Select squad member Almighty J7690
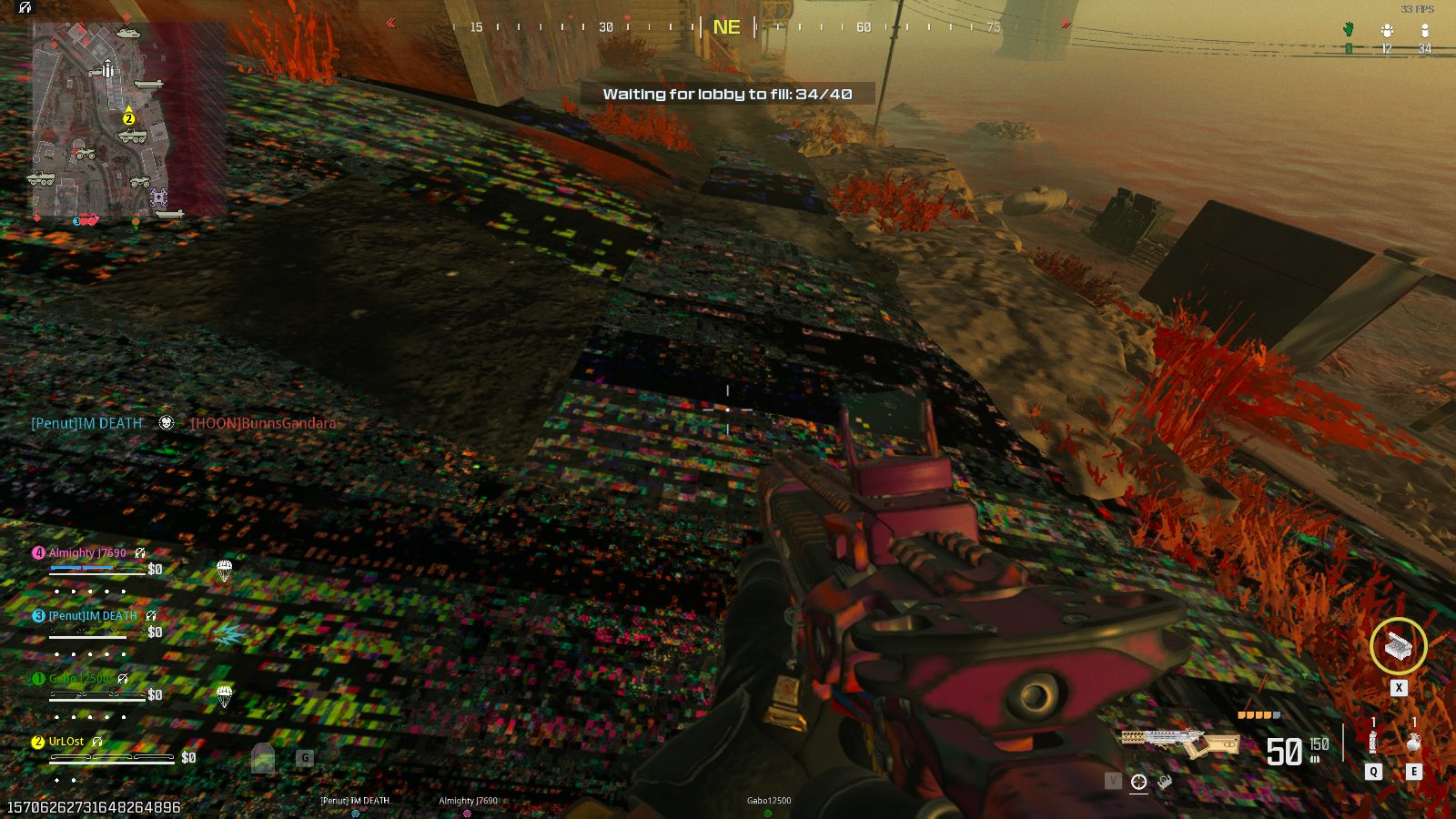Screen dimensions: 1456x819 87,552
